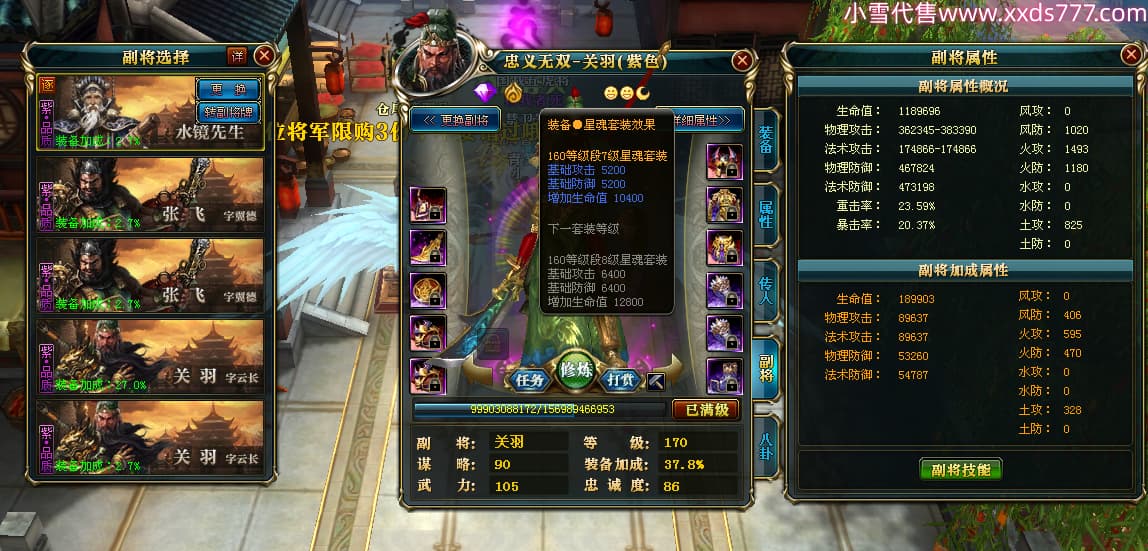
Task: Click the 更换副将 change deputy button
Action: tap(456, 120)
